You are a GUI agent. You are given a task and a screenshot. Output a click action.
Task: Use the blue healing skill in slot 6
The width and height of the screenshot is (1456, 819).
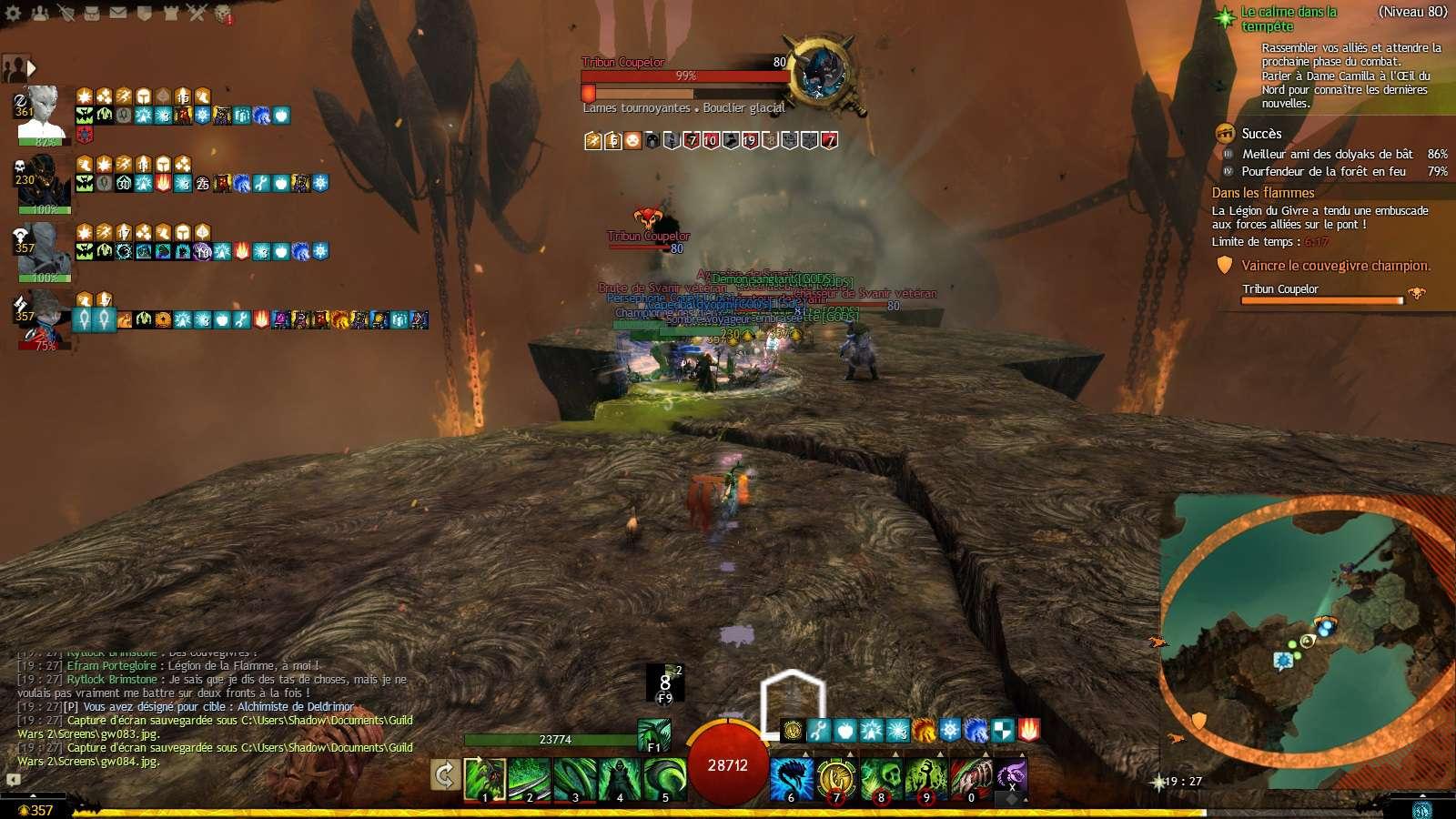click(791, 779)
